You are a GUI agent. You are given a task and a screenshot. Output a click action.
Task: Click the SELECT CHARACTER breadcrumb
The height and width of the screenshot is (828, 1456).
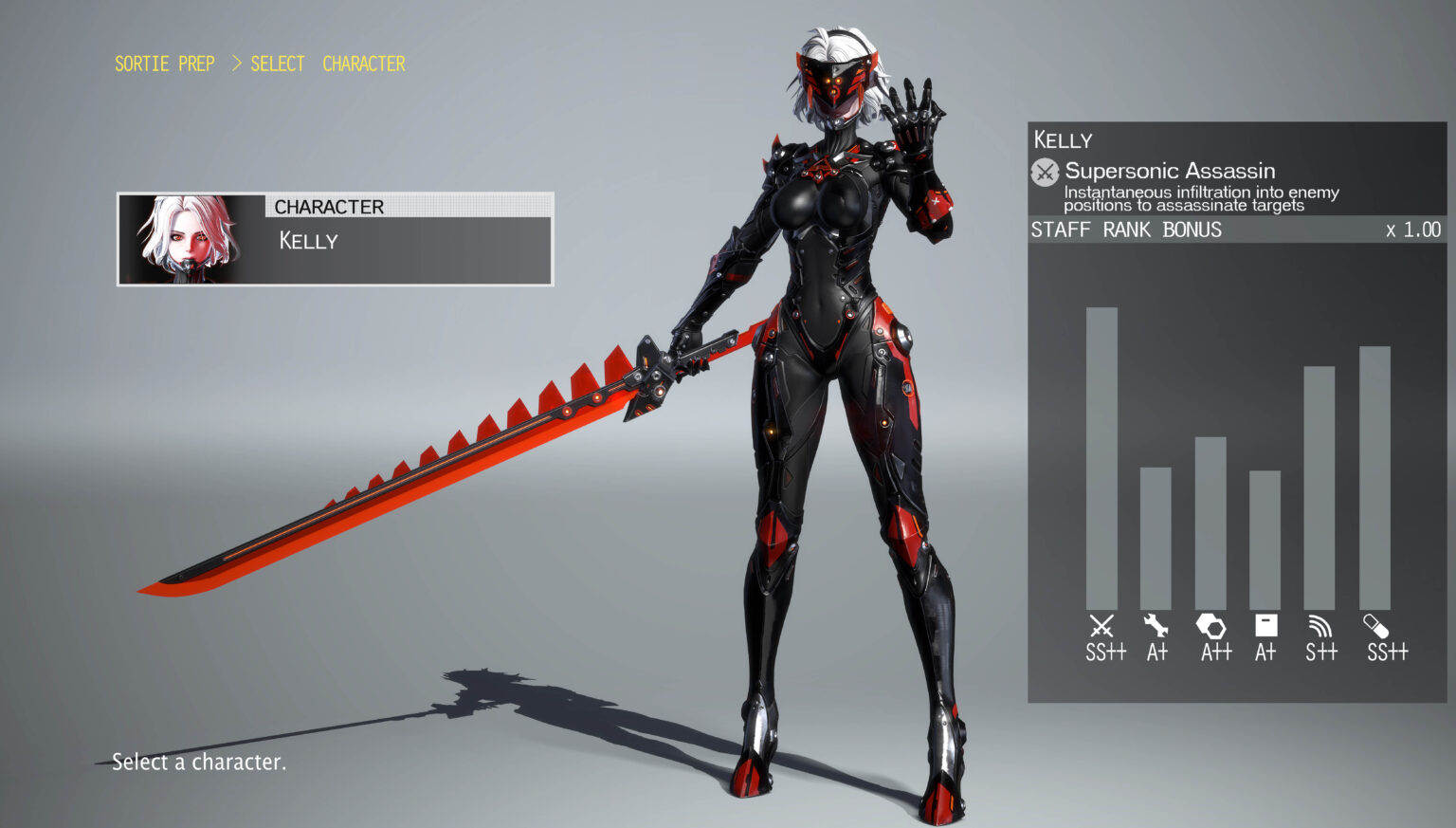pos(328,64)
